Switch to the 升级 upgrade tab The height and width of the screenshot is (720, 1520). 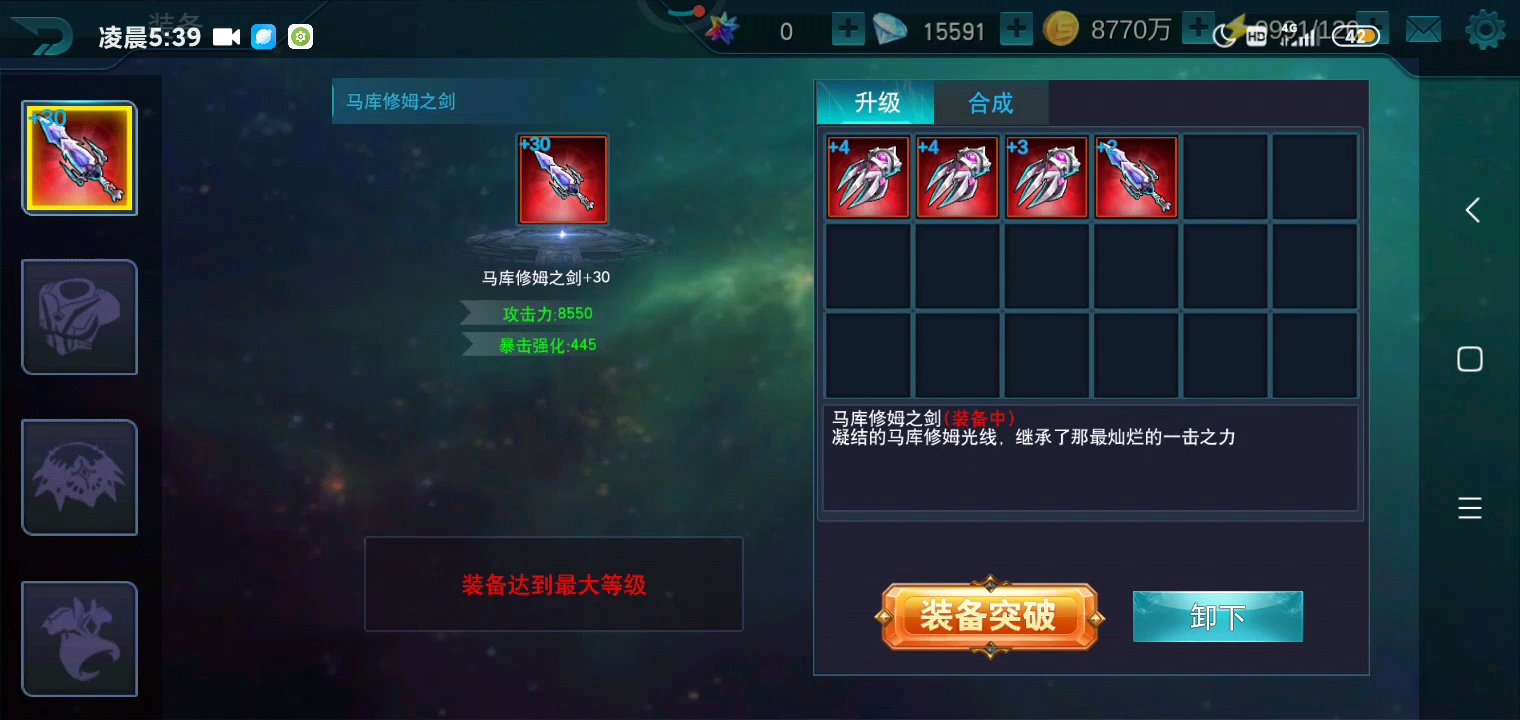pos(875,103)
